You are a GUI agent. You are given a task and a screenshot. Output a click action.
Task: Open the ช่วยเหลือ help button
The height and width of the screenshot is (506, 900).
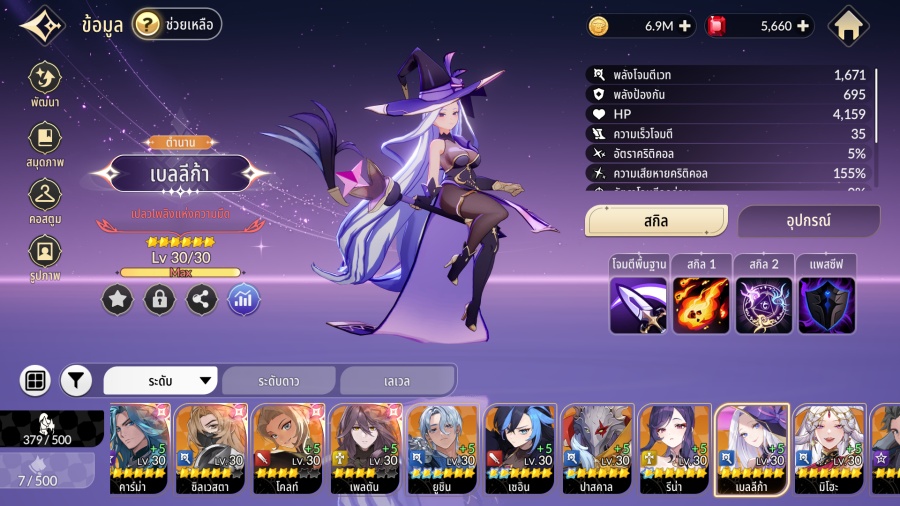point(177,24)
